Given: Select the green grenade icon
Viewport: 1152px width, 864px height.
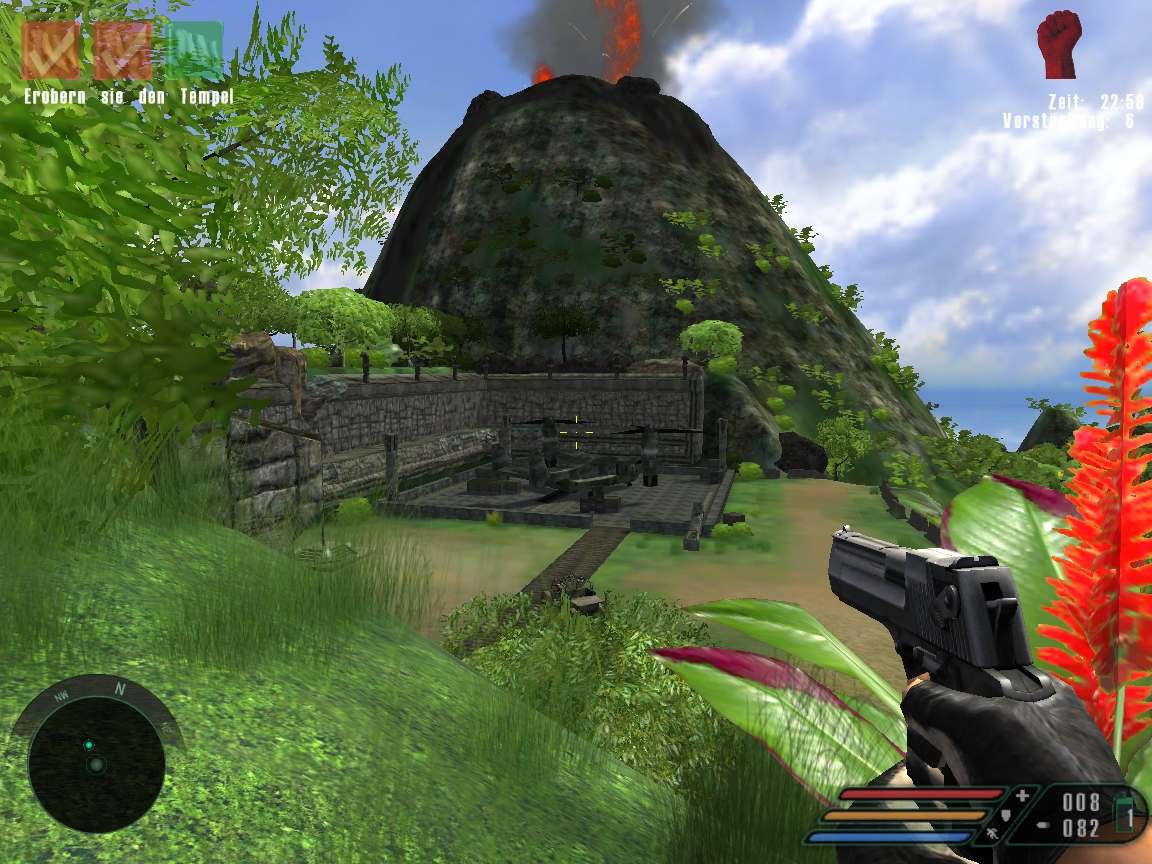Looking at the screenshot, I should [x=1125, y=811].
